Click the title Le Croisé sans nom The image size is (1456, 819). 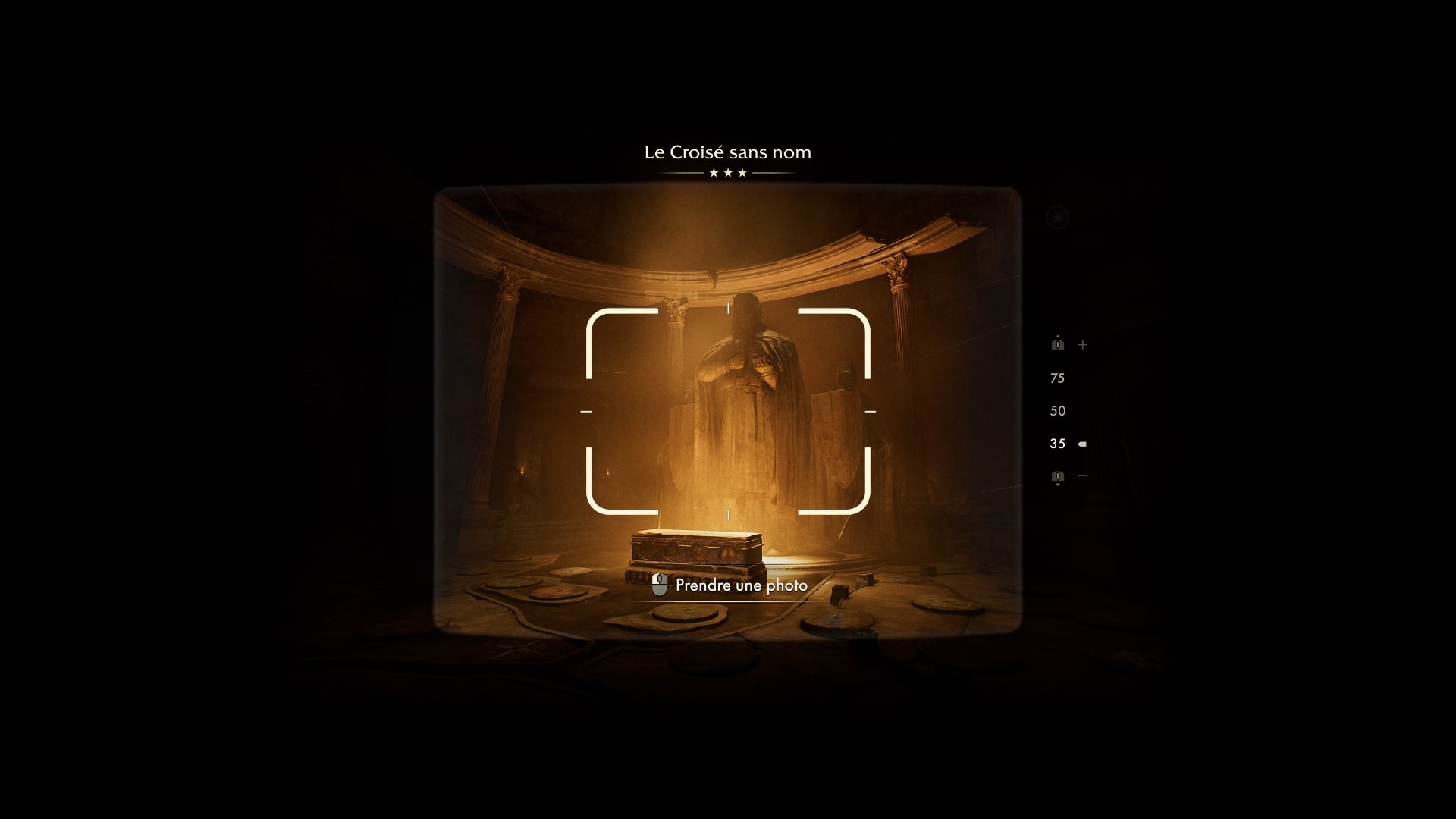[x=727, y=152]
